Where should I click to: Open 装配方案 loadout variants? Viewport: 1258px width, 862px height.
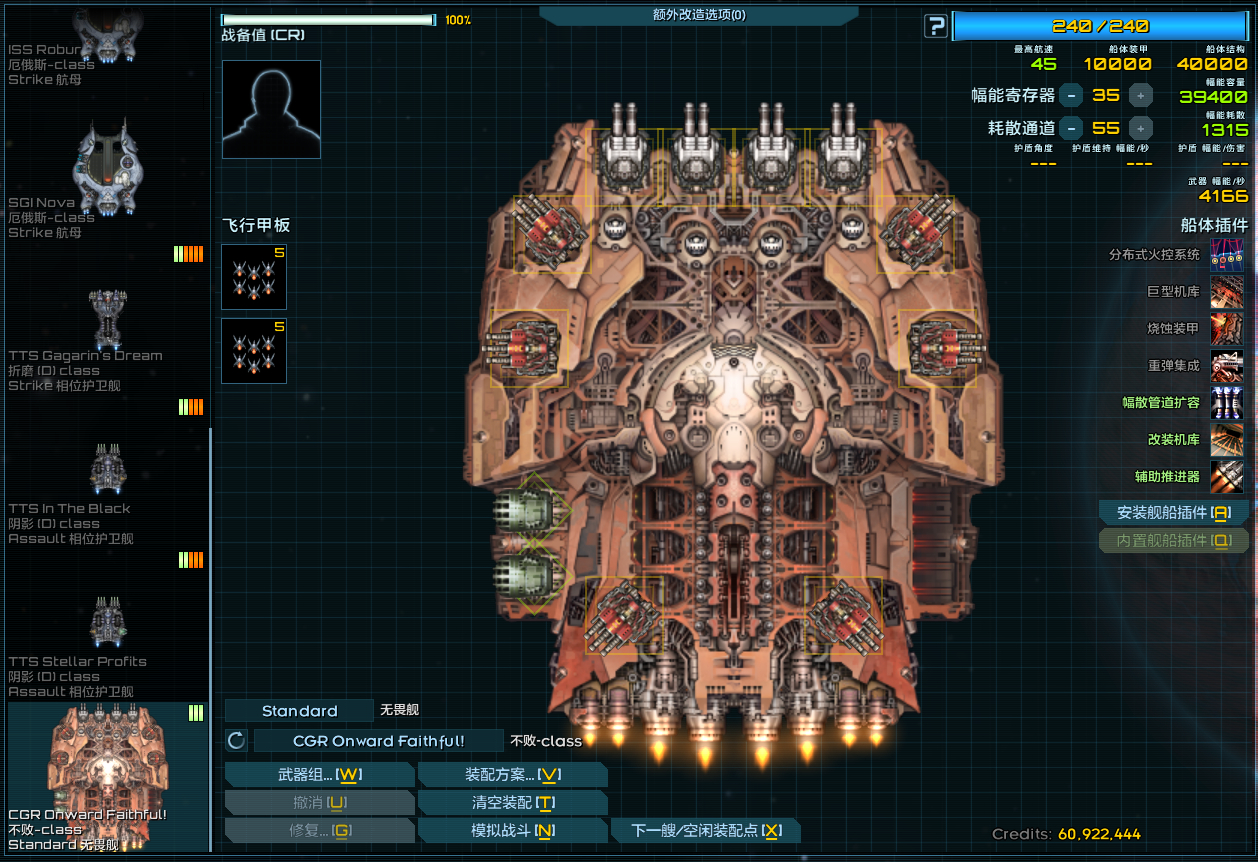pyautogui.click(x=512, y=775)
